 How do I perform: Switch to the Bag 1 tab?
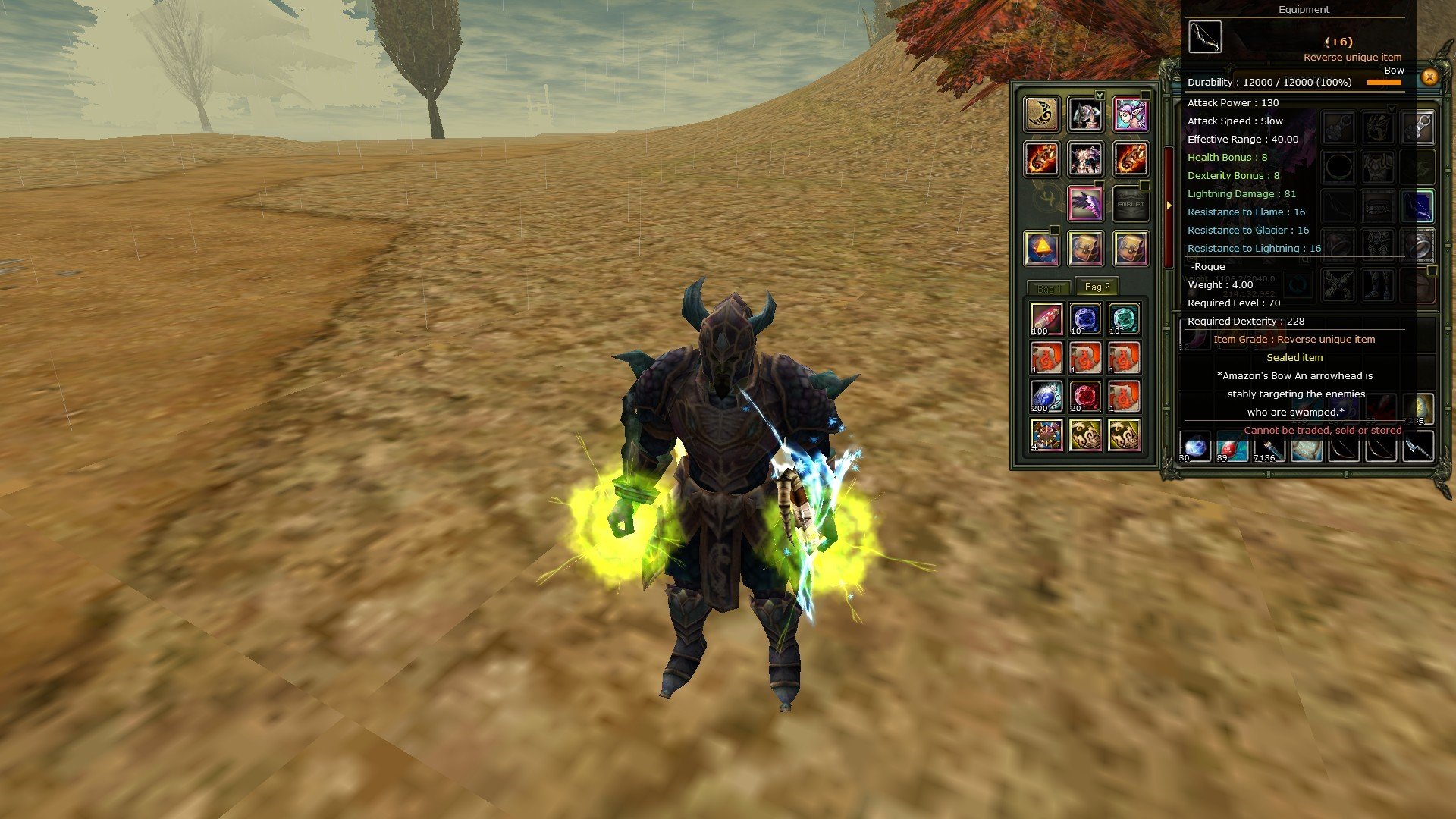point(1051,287)
